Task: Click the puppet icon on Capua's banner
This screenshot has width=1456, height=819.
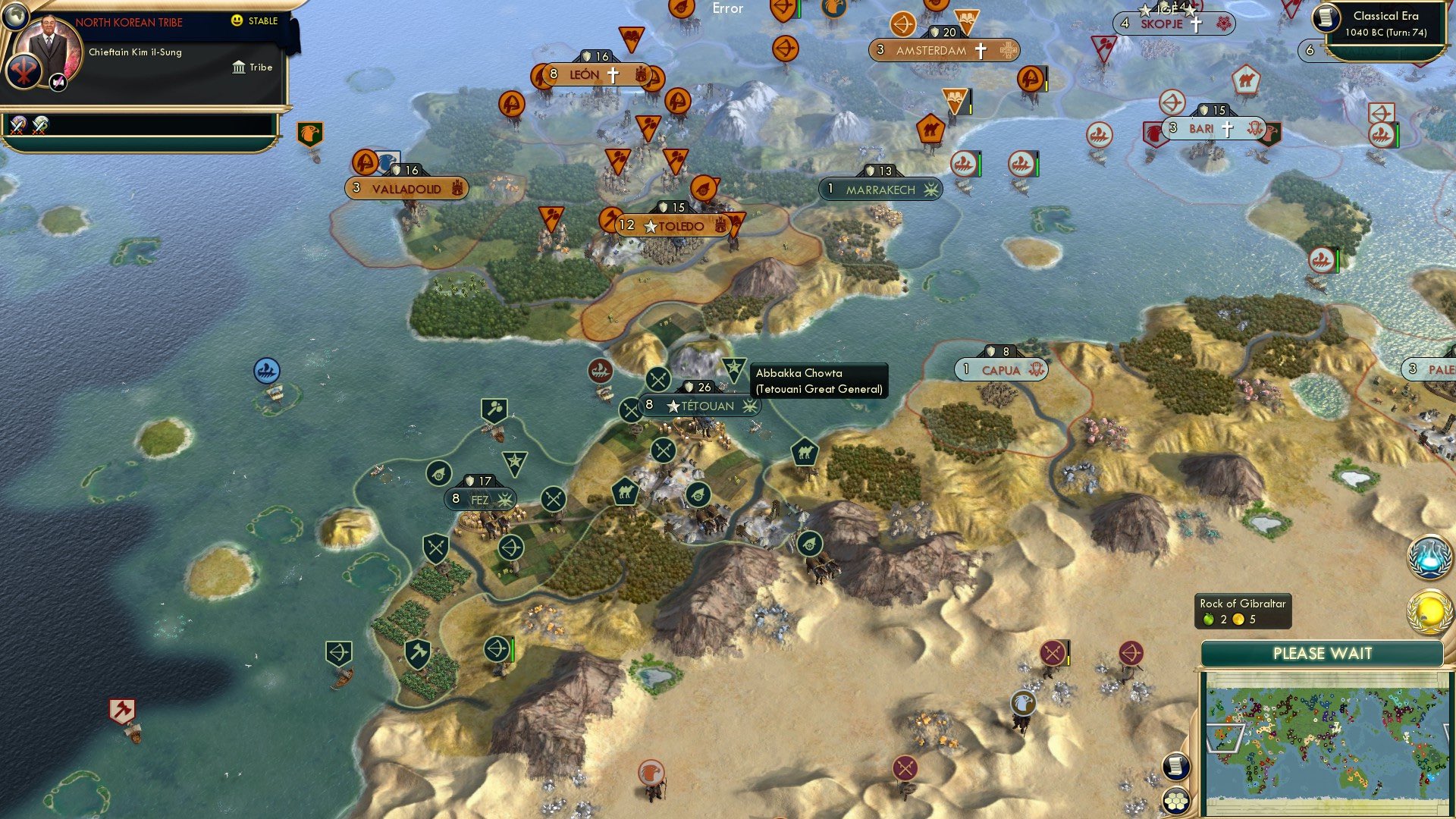Action: click(1037, 369)
